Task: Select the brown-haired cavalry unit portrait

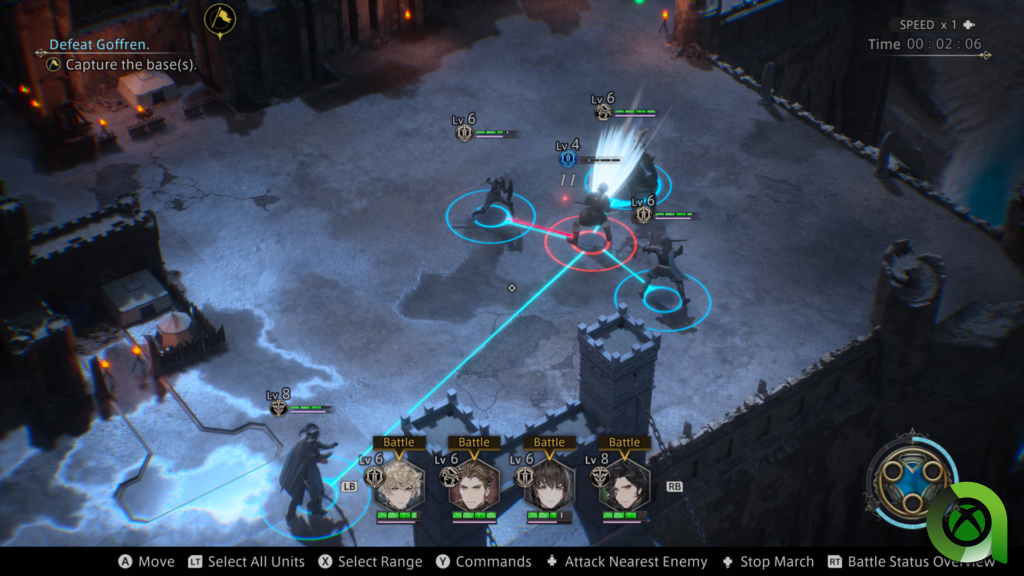Action: (x=474, y=484)
